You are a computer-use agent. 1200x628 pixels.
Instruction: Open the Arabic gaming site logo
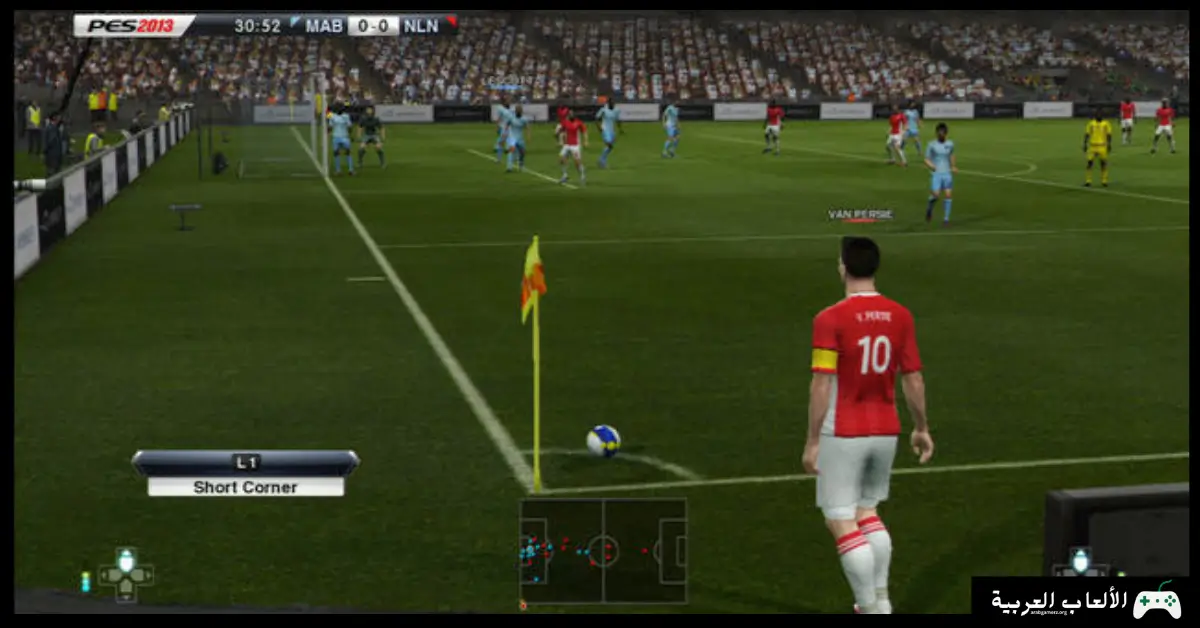click(1084, 600)
